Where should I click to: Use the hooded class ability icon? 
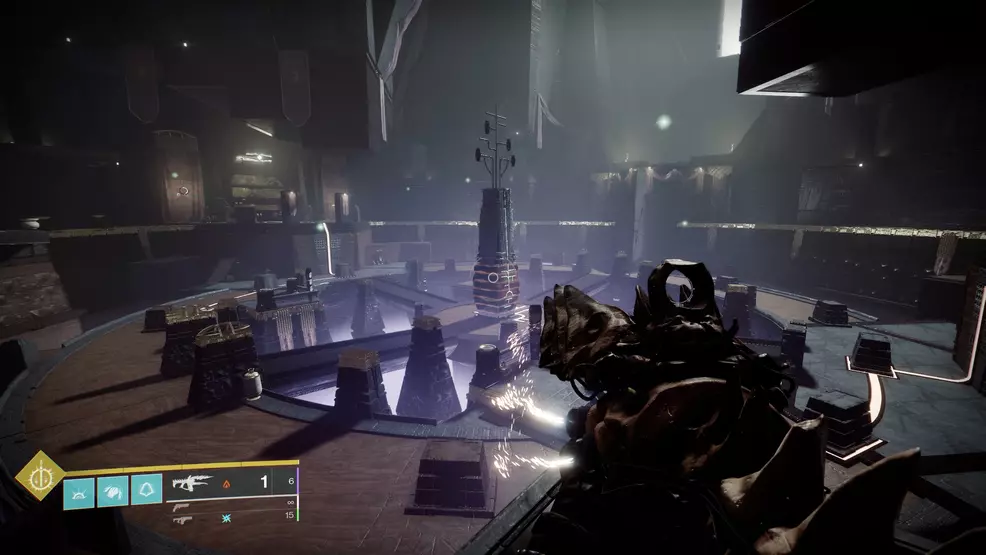click(146, 490)
